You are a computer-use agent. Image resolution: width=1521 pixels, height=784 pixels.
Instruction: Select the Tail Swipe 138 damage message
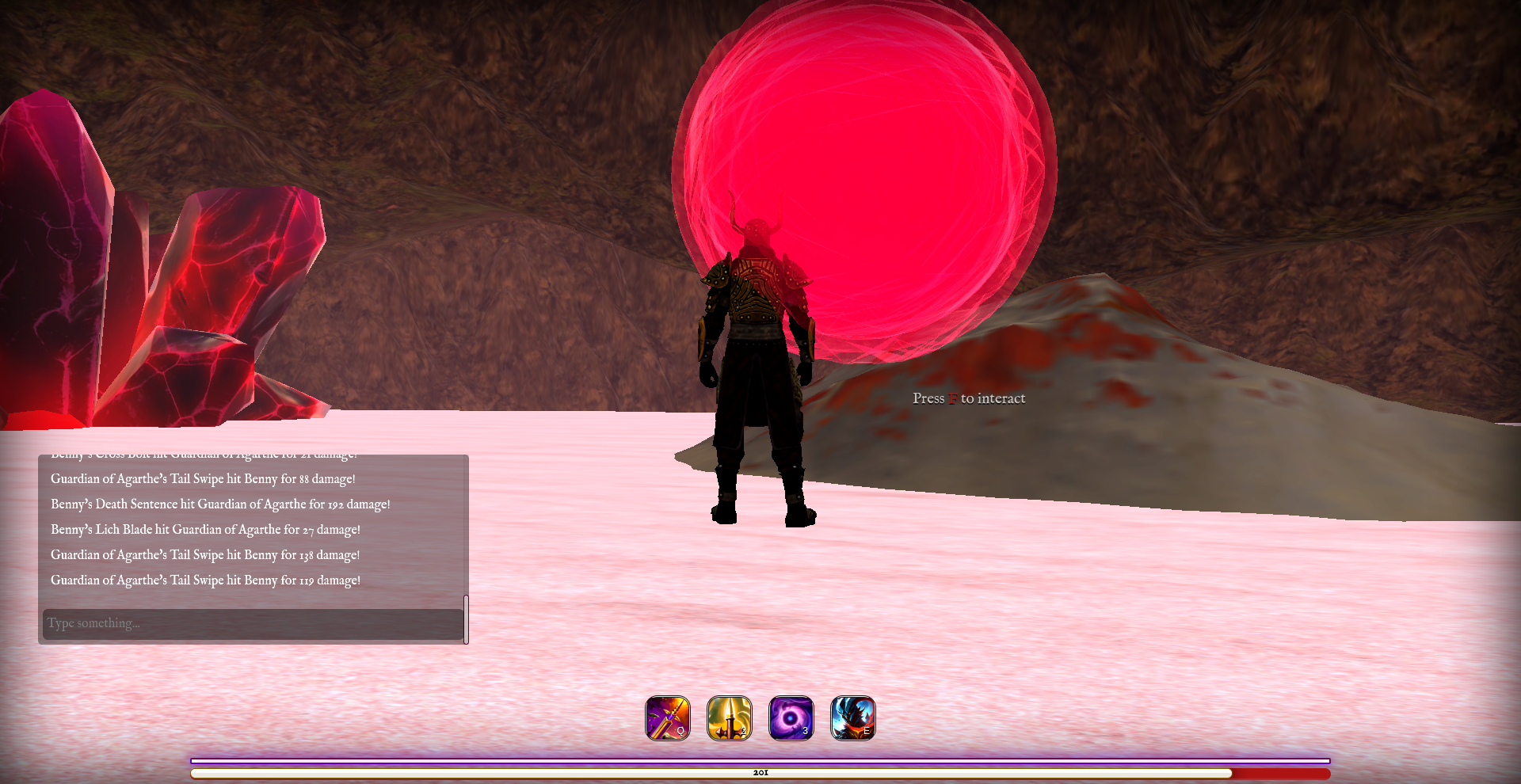click(204, 554)
